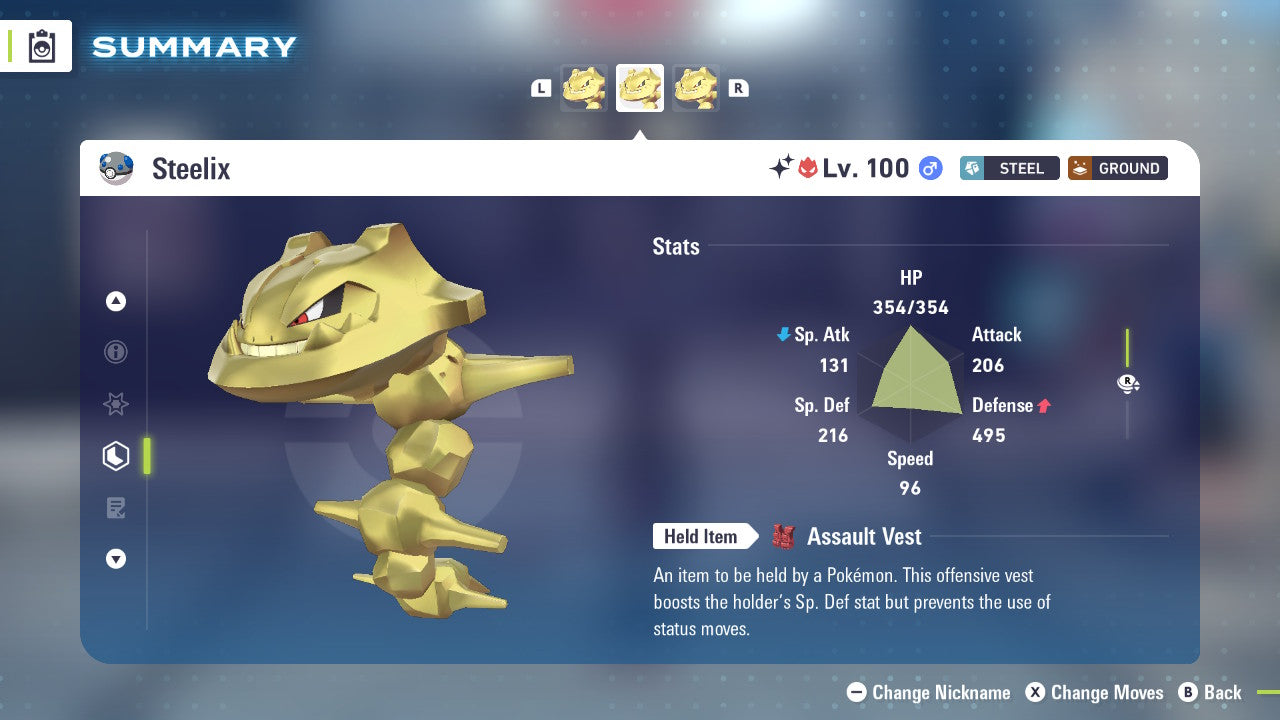Click the down arrow to view next page
Viewport: 1280px width, 720px height.
(116, 559)
